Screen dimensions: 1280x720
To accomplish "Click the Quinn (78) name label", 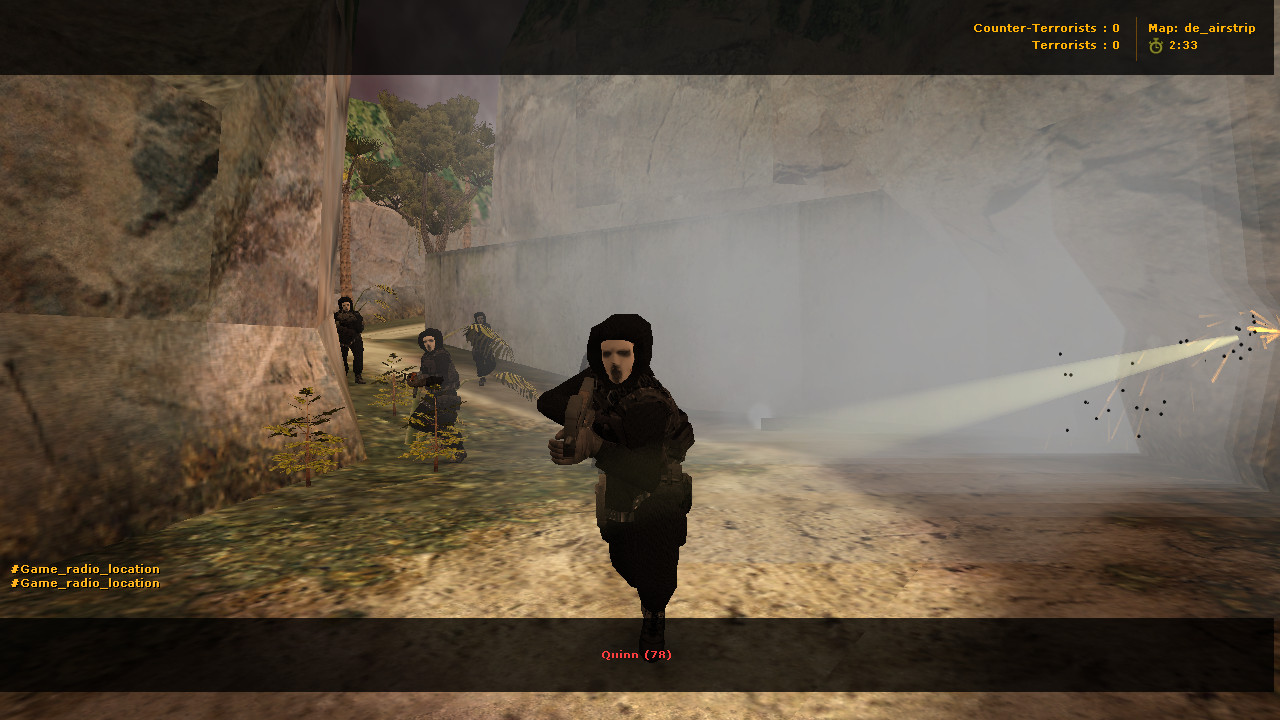I will click(x=635, y=653).
